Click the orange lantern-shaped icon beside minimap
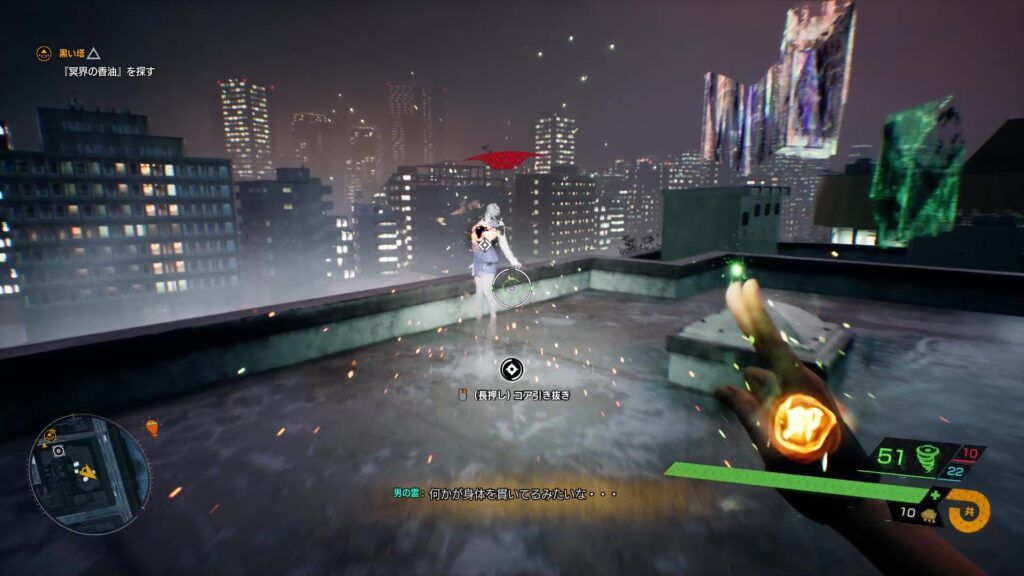 tap(152, 427)
